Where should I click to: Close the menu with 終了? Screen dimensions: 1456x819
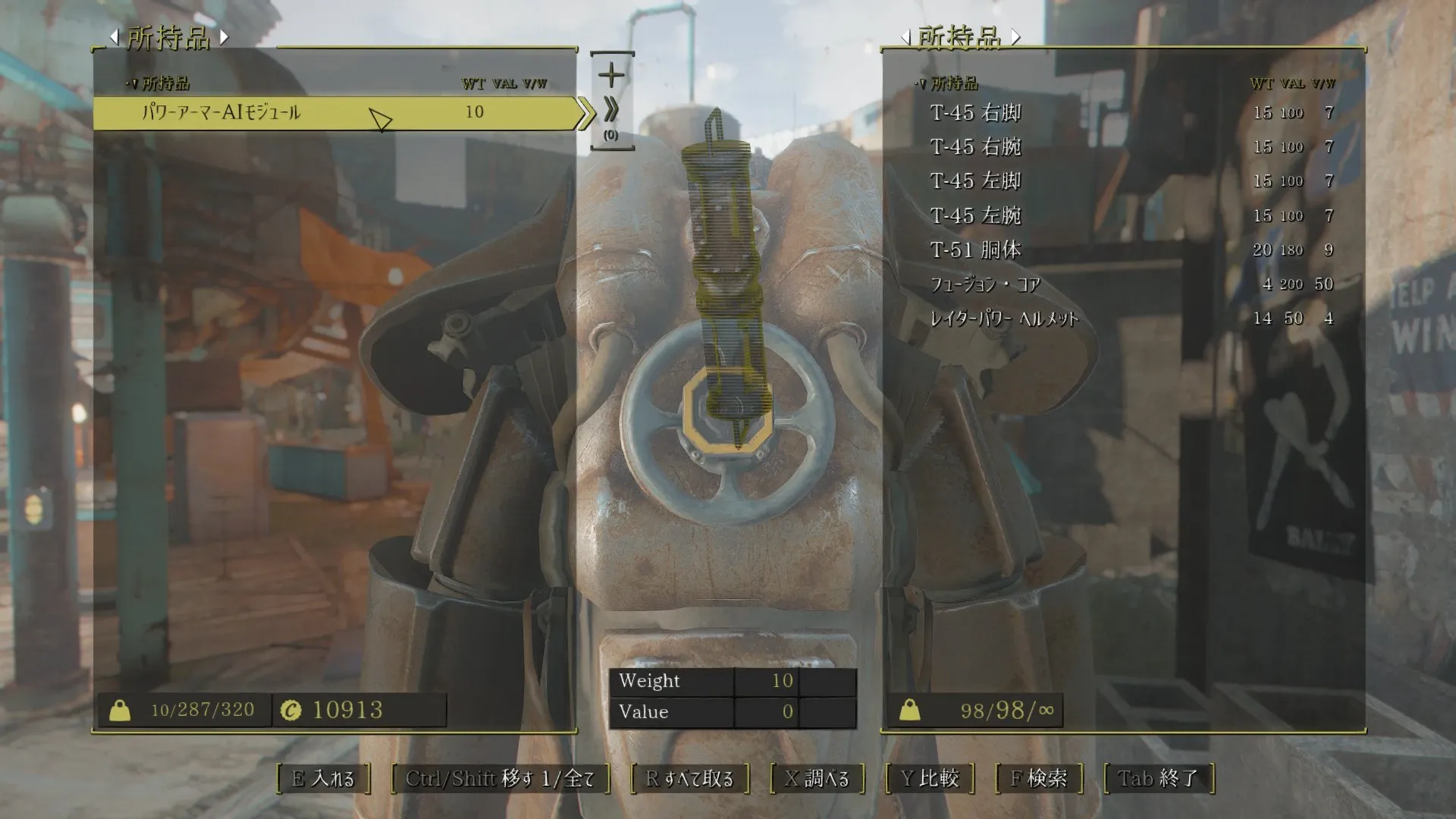[x=1158, y=779]
